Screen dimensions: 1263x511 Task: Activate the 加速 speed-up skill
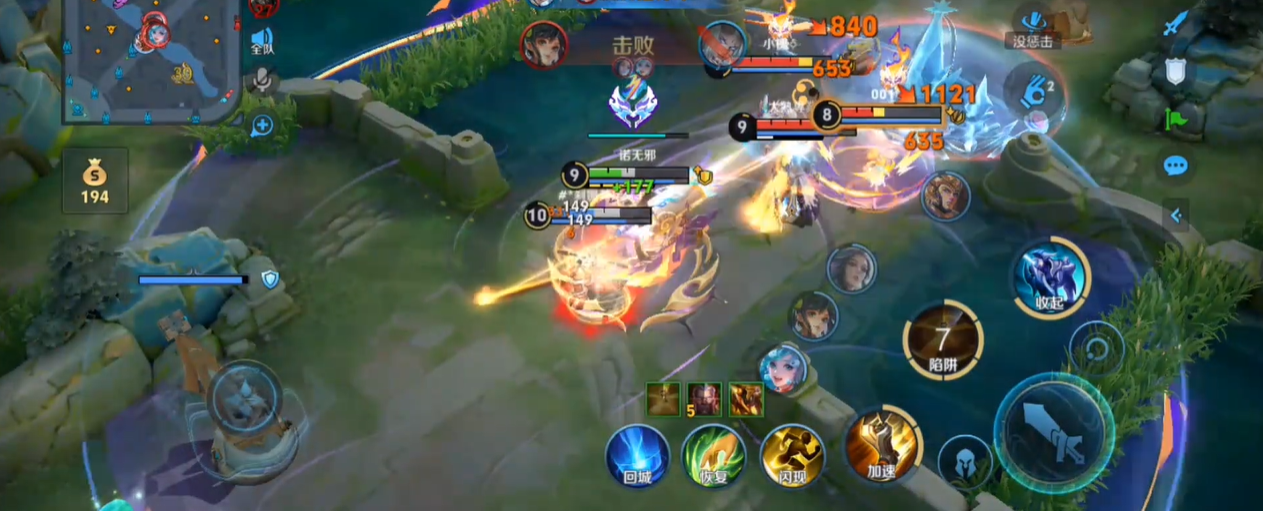pos(881,446)
